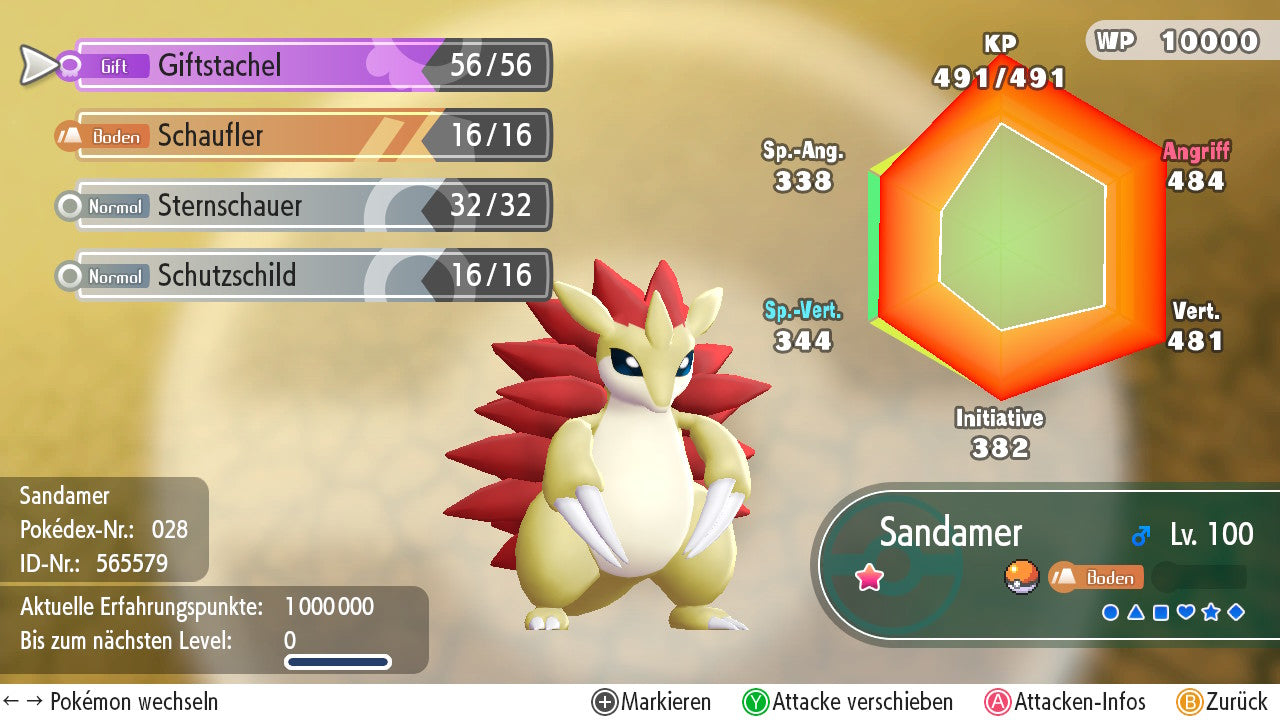Go back with Zurück
This screenshot has height=720, width=1280.
point(1222,702)
